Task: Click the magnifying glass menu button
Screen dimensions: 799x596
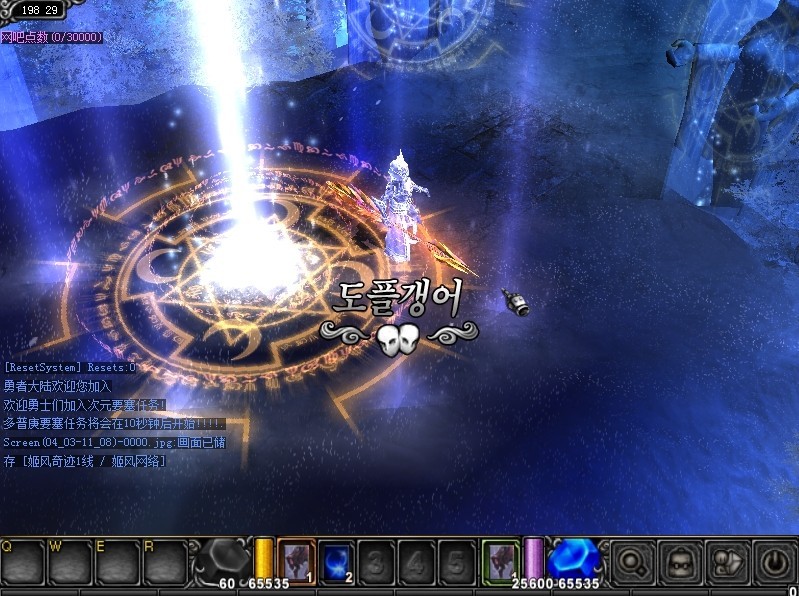Action: pyautogui.click(x=633, y=563)
